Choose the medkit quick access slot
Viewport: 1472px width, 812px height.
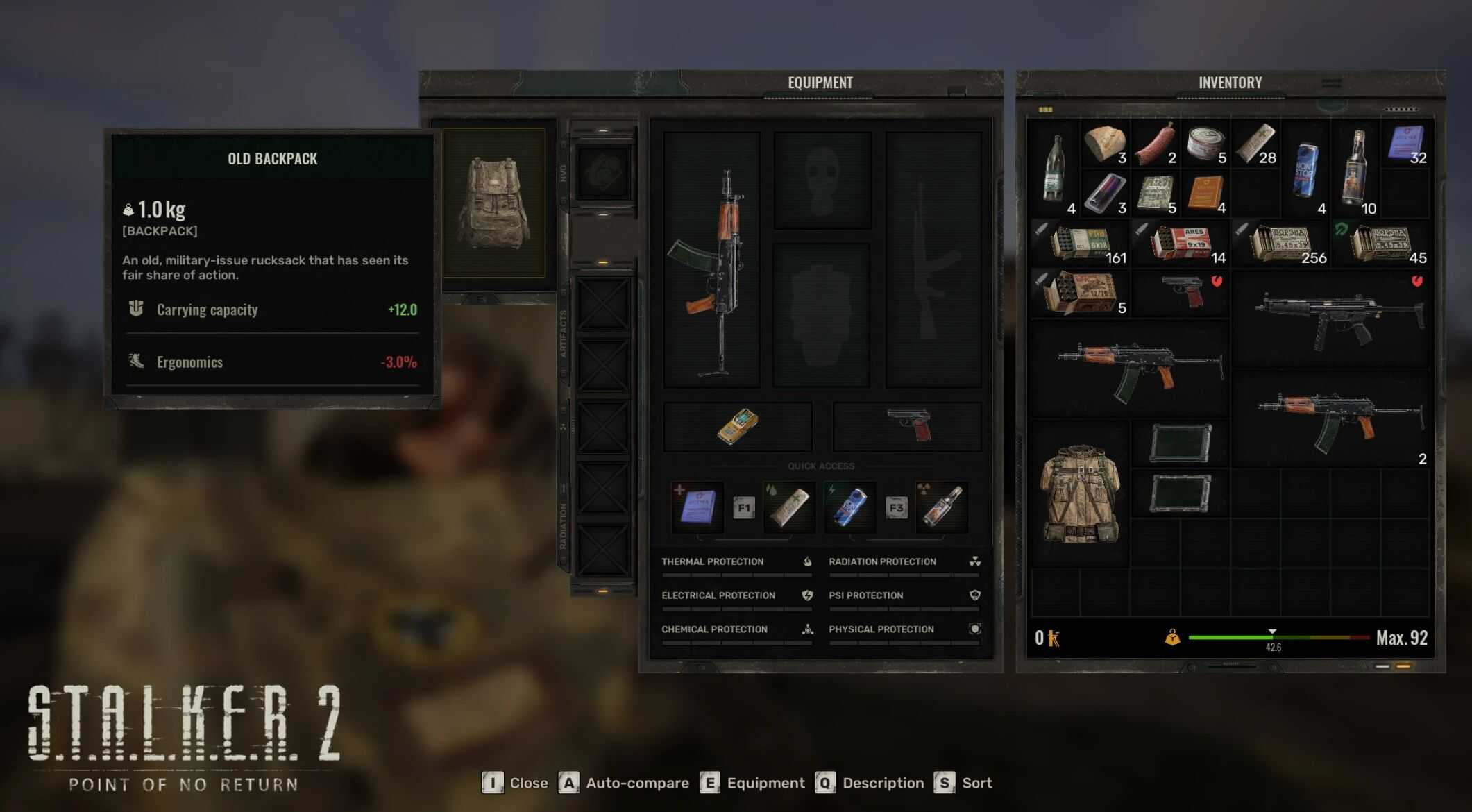click(x=697, y=507)
